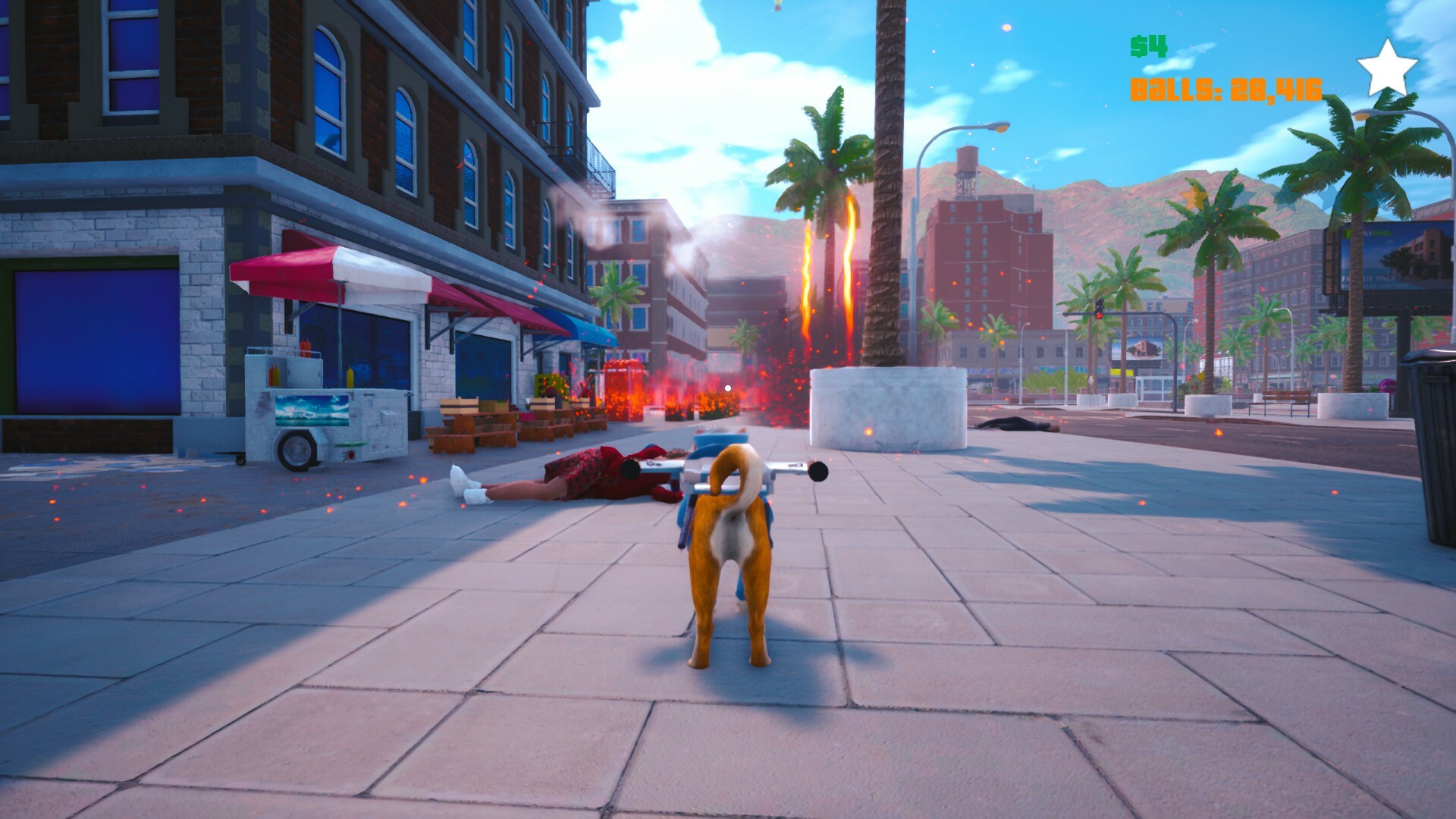Viewport: 1456px width, 819px height.
Task: Open the red telephone booth on the sidewalk
Action: point(623,388)
